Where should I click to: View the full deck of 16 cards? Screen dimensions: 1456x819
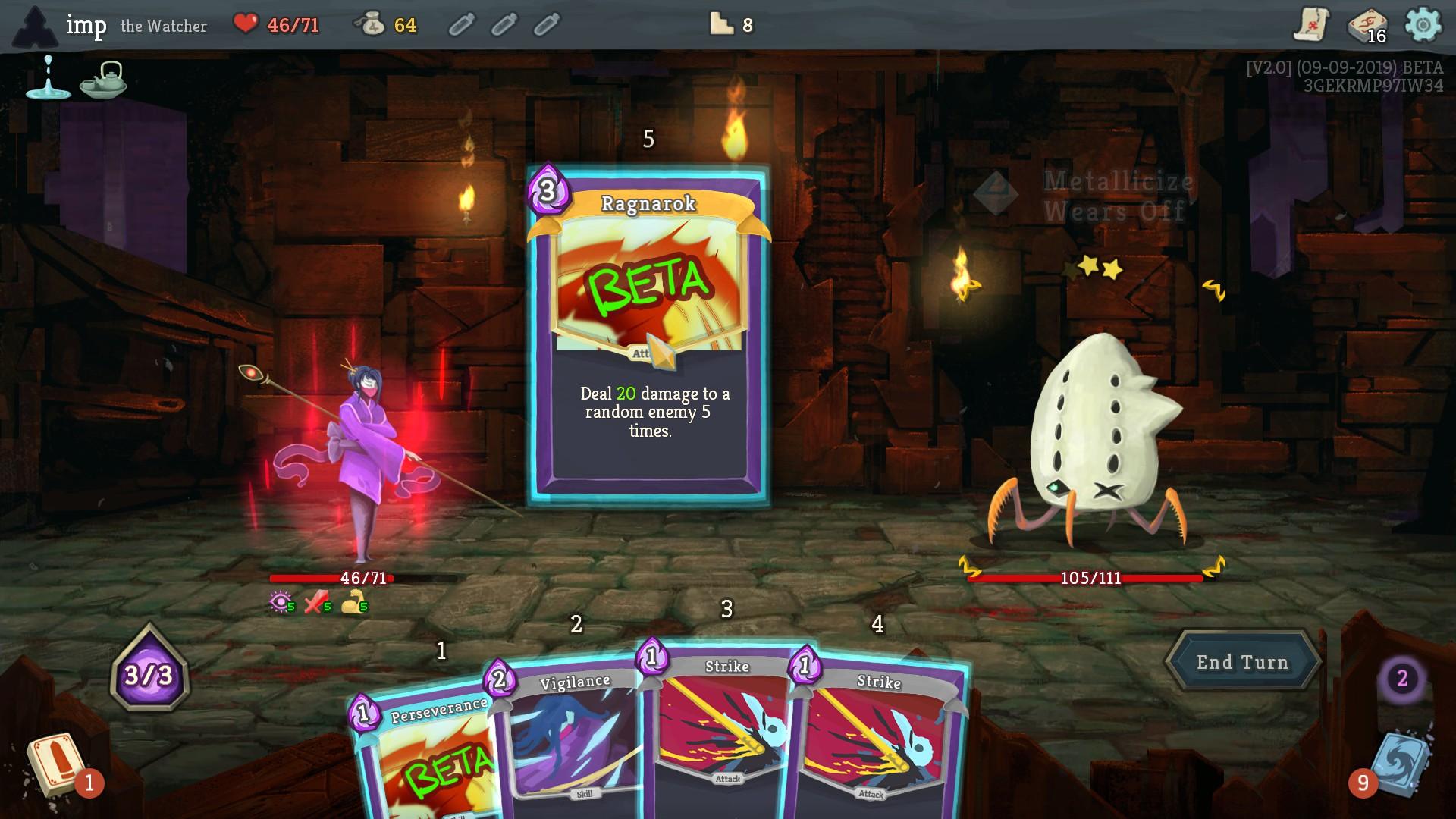pos(1367,27)
